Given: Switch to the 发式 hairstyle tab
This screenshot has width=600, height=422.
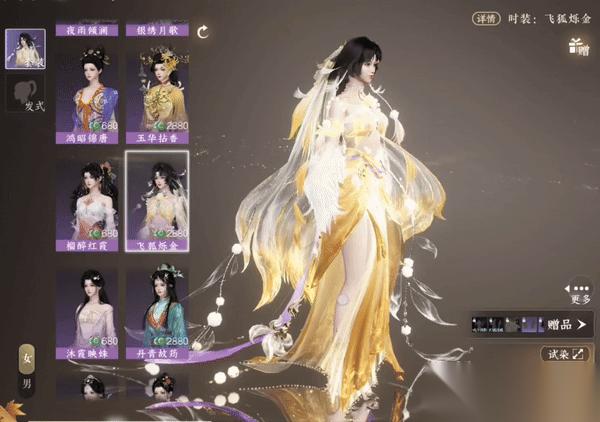Looking at the screenshot, I should [24, 97].
